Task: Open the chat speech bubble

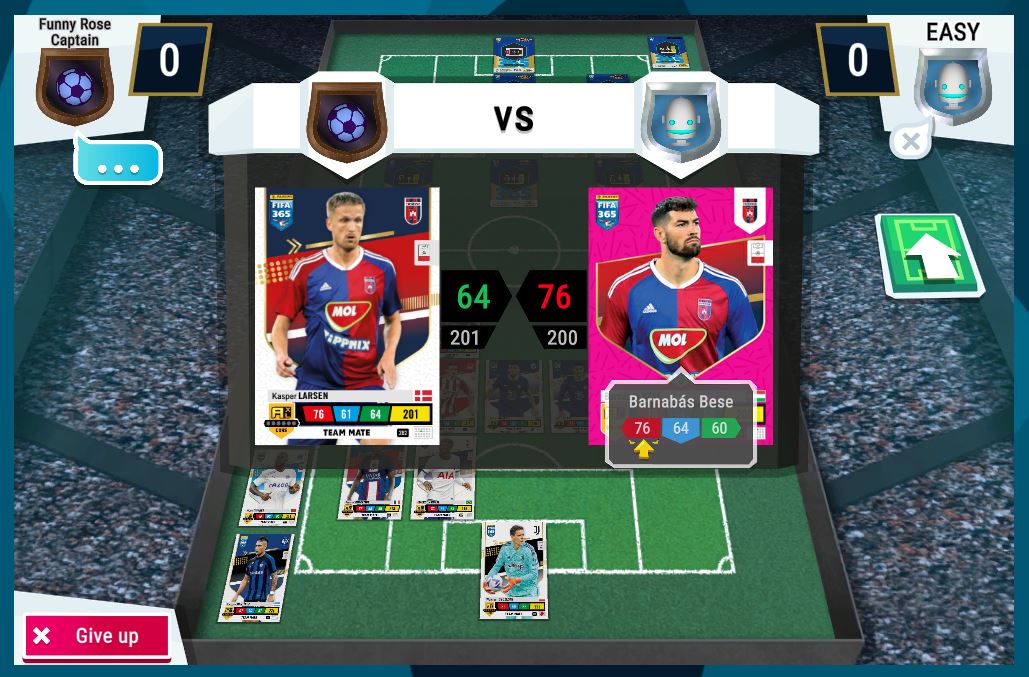Action: click(x=118, y=163)
